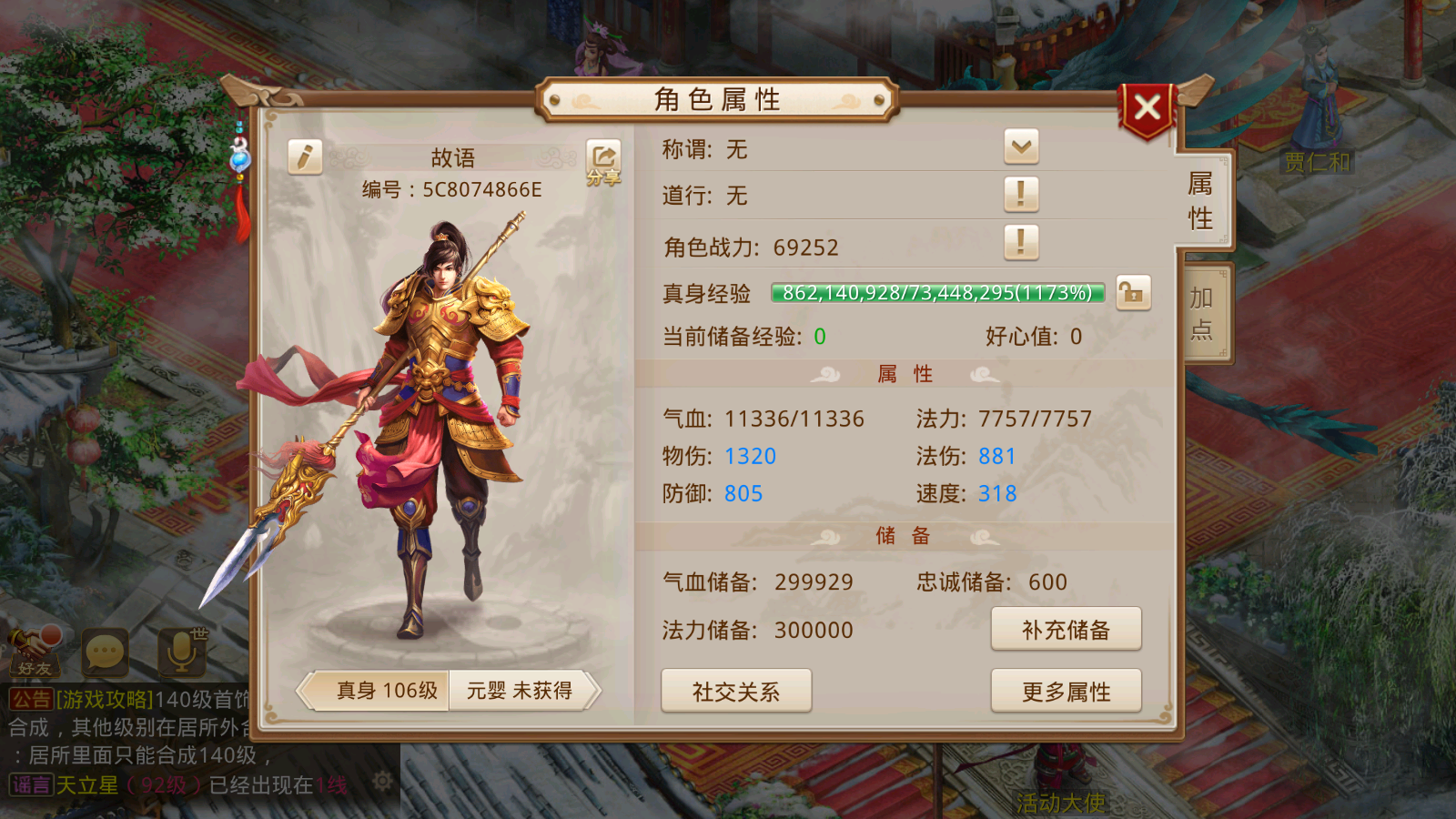Tap the 分享 share icon
Screen dimensions: 1456x819
click(x=602, y=159)
